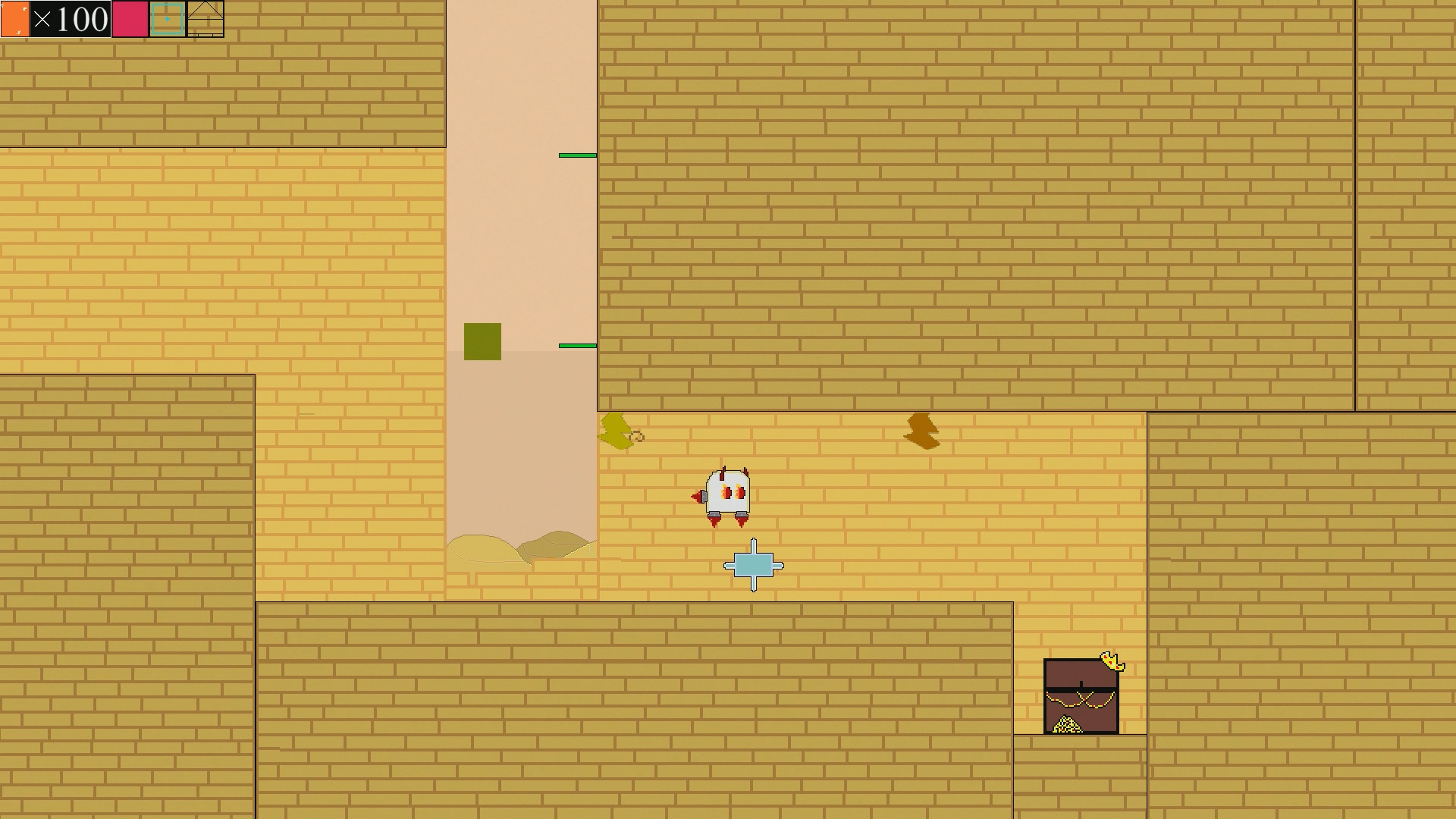Click the blue plus-shaped pickup item
1456x819 pixels.
(x=753, y=563)
